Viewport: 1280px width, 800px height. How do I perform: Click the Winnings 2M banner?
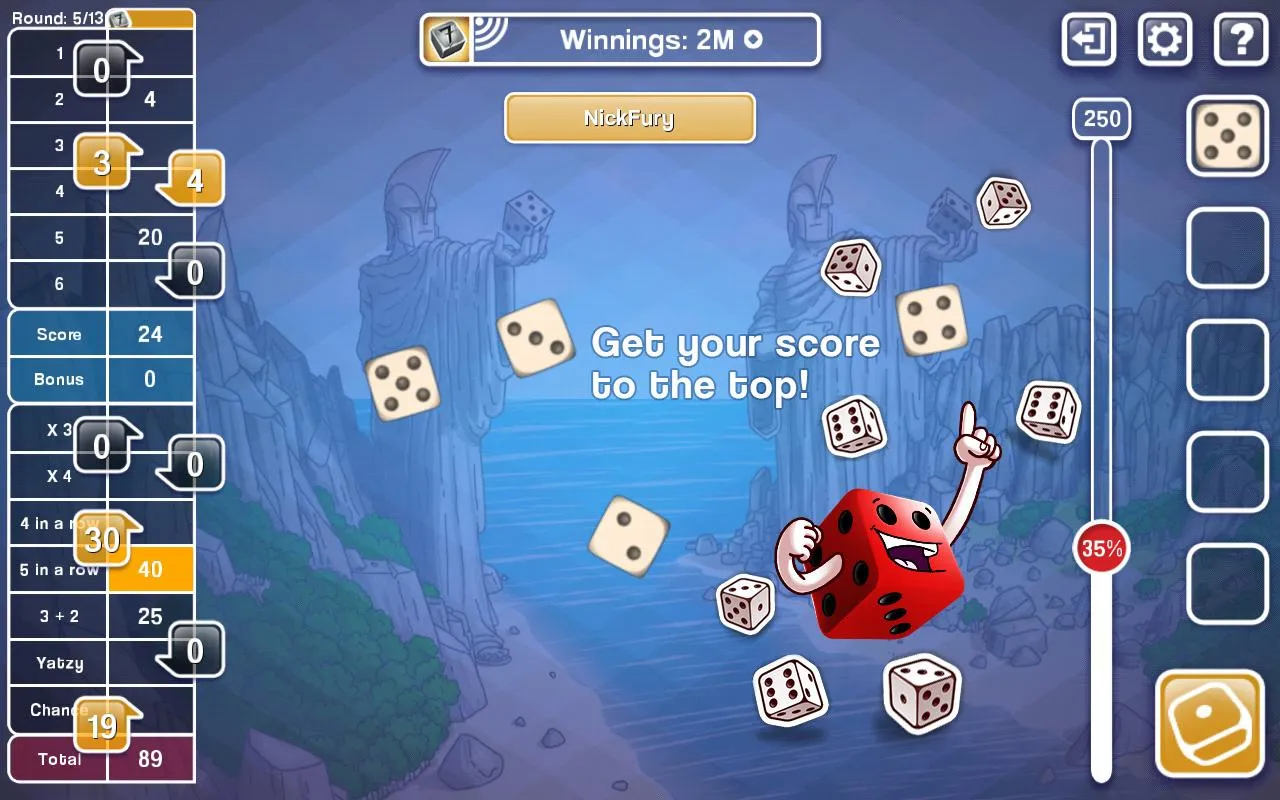[620, 40]
